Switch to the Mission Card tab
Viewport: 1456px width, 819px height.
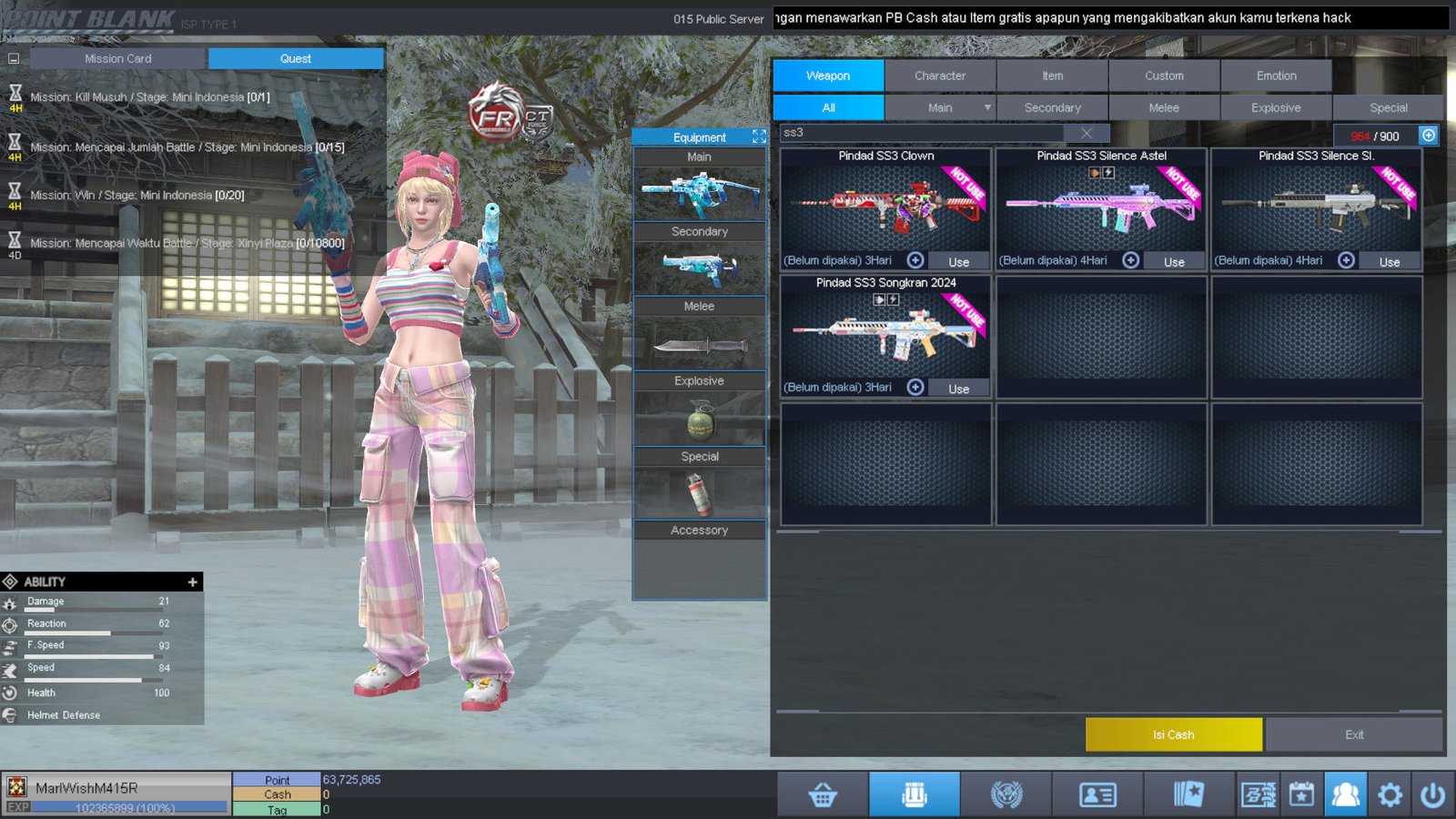(118, 58)
